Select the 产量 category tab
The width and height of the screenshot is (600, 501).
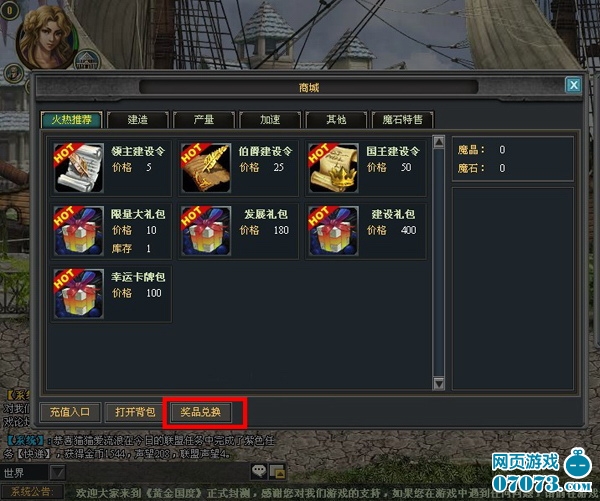[x=203, y=120]
